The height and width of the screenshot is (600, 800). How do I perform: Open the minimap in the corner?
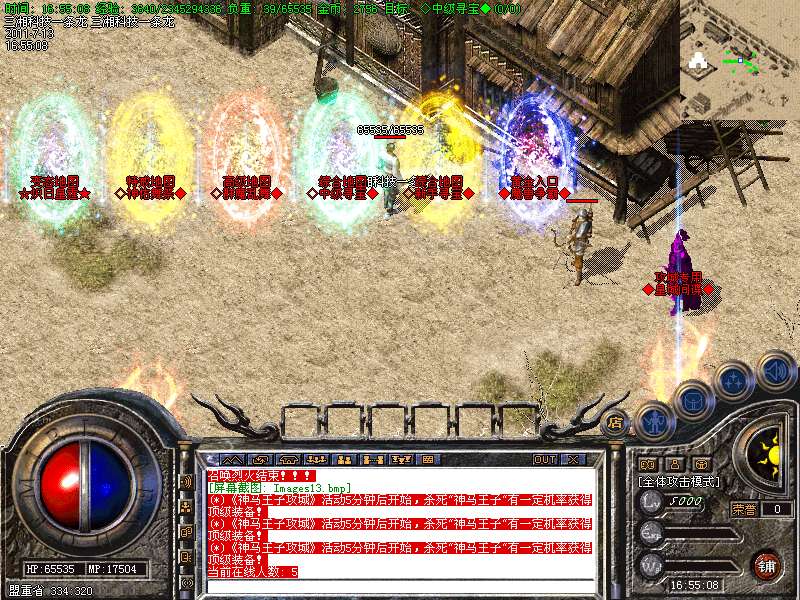click(740, 58)
